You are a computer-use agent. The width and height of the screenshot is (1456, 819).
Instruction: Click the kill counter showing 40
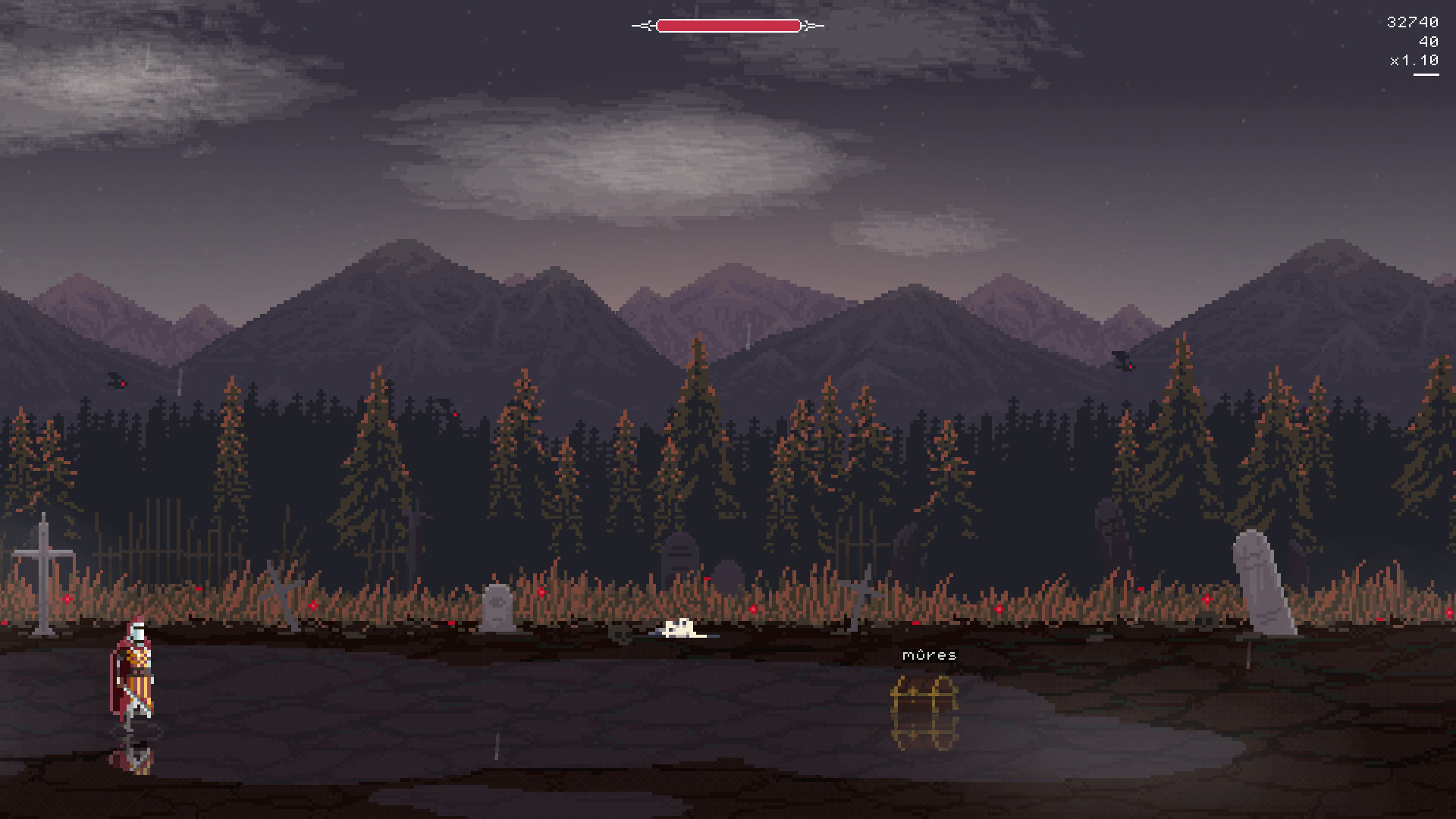point(1429,42)
